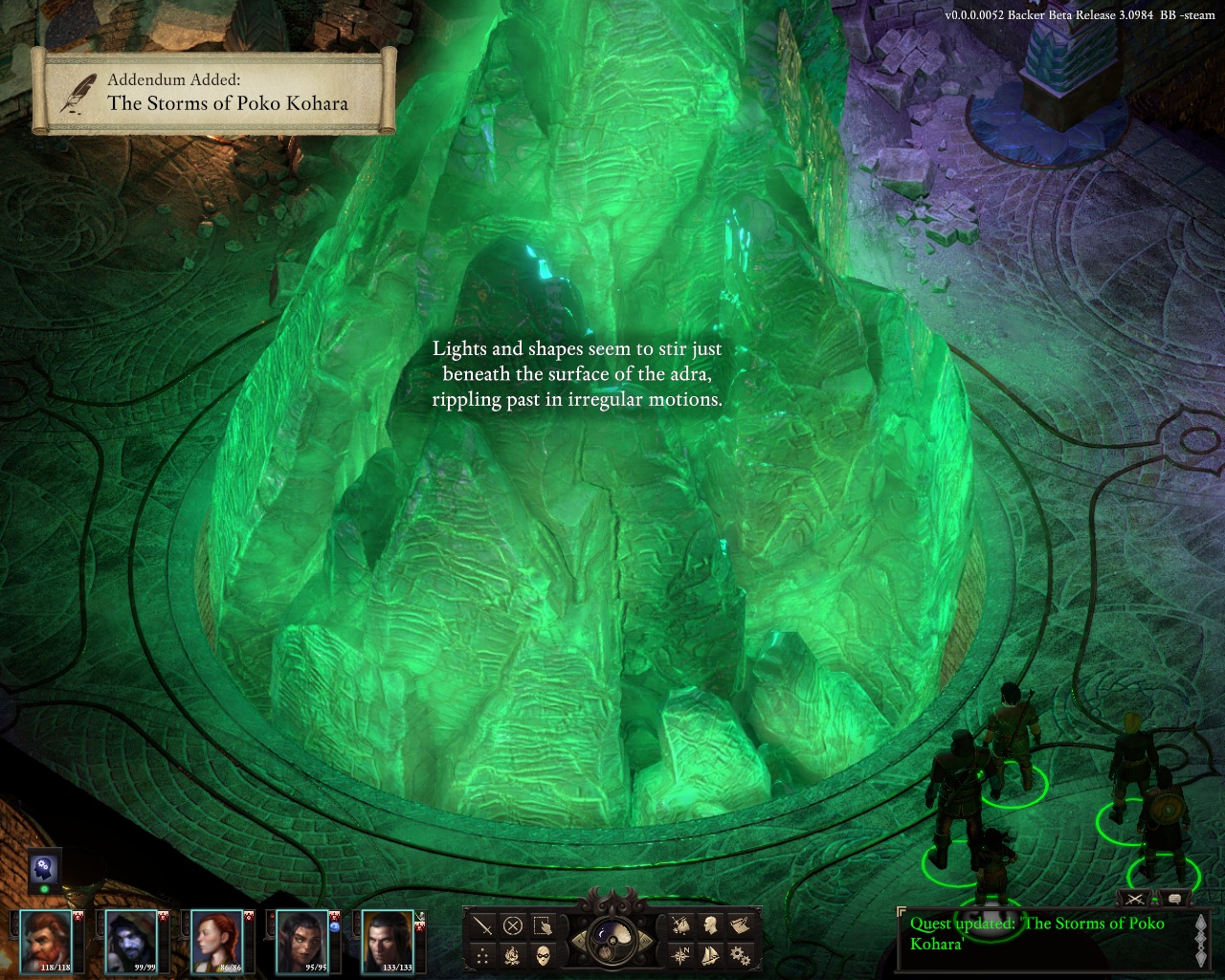
Task: Switch log to the crossed swords combat tab
Action: point(1136,899)
